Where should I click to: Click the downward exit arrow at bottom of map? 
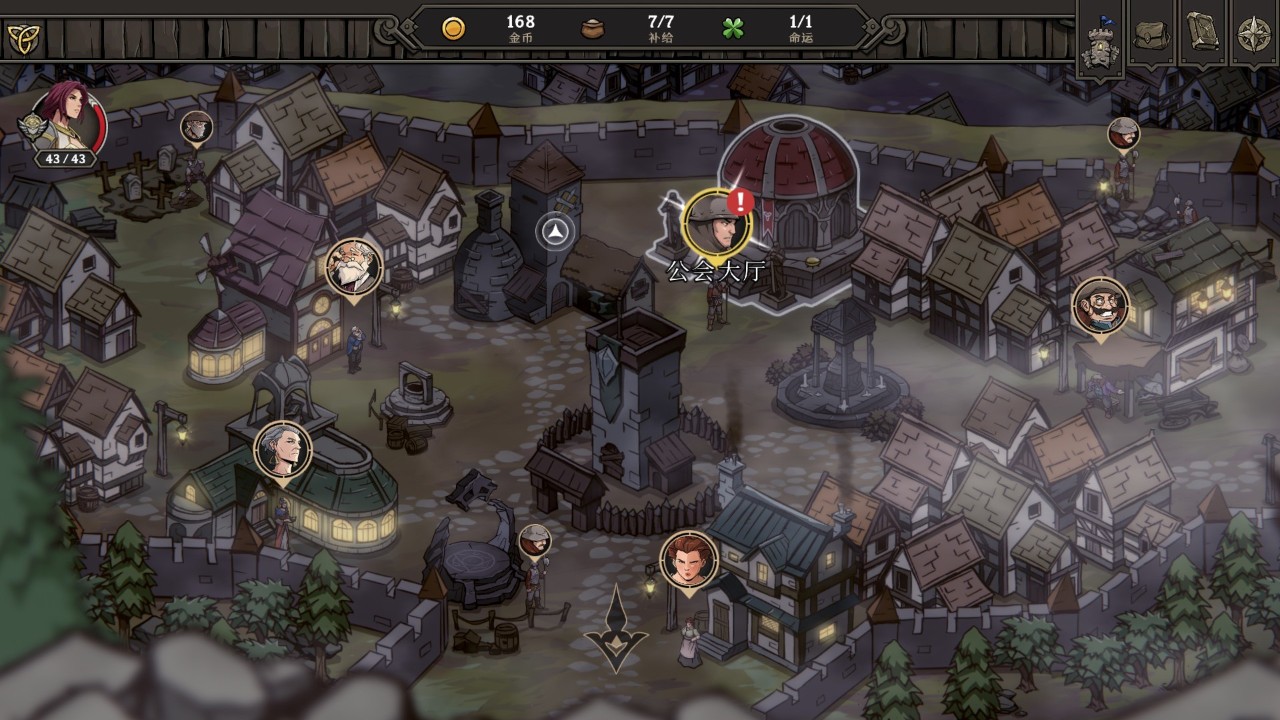(x=617, y=630)
